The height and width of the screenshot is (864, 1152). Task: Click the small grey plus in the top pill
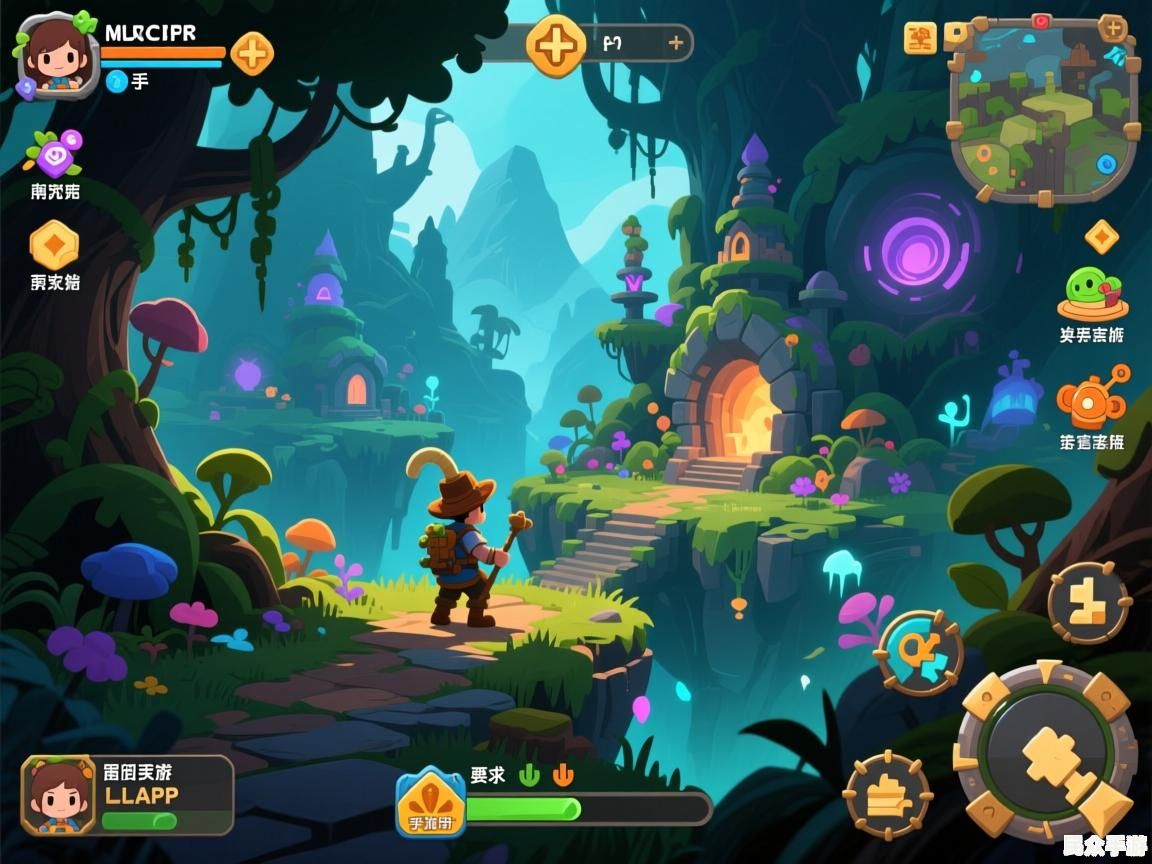[x=676, y=43]
